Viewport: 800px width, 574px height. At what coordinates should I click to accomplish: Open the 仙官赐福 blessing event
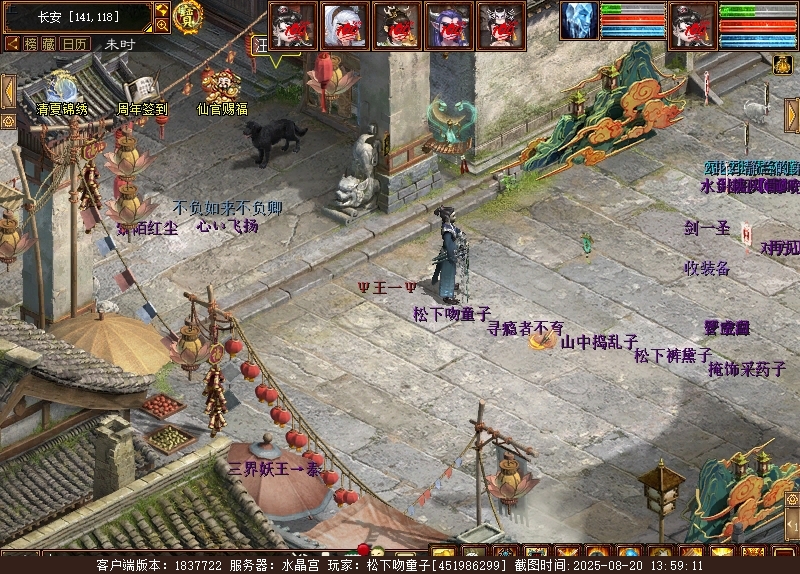click(x=221, y=86)
